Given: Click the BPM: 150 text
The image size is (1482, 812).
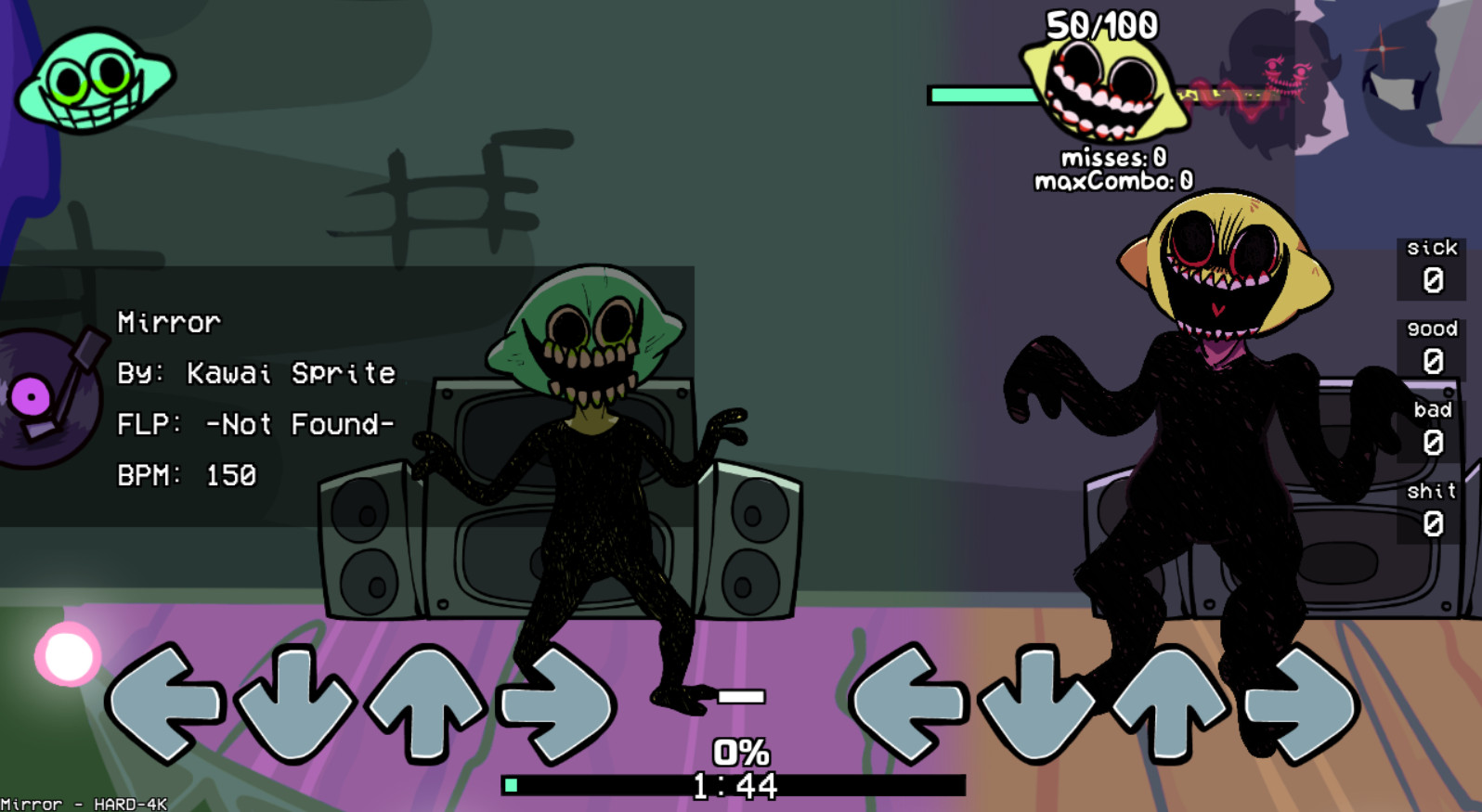Looking at the screenshot, I should tap(186, 475).
